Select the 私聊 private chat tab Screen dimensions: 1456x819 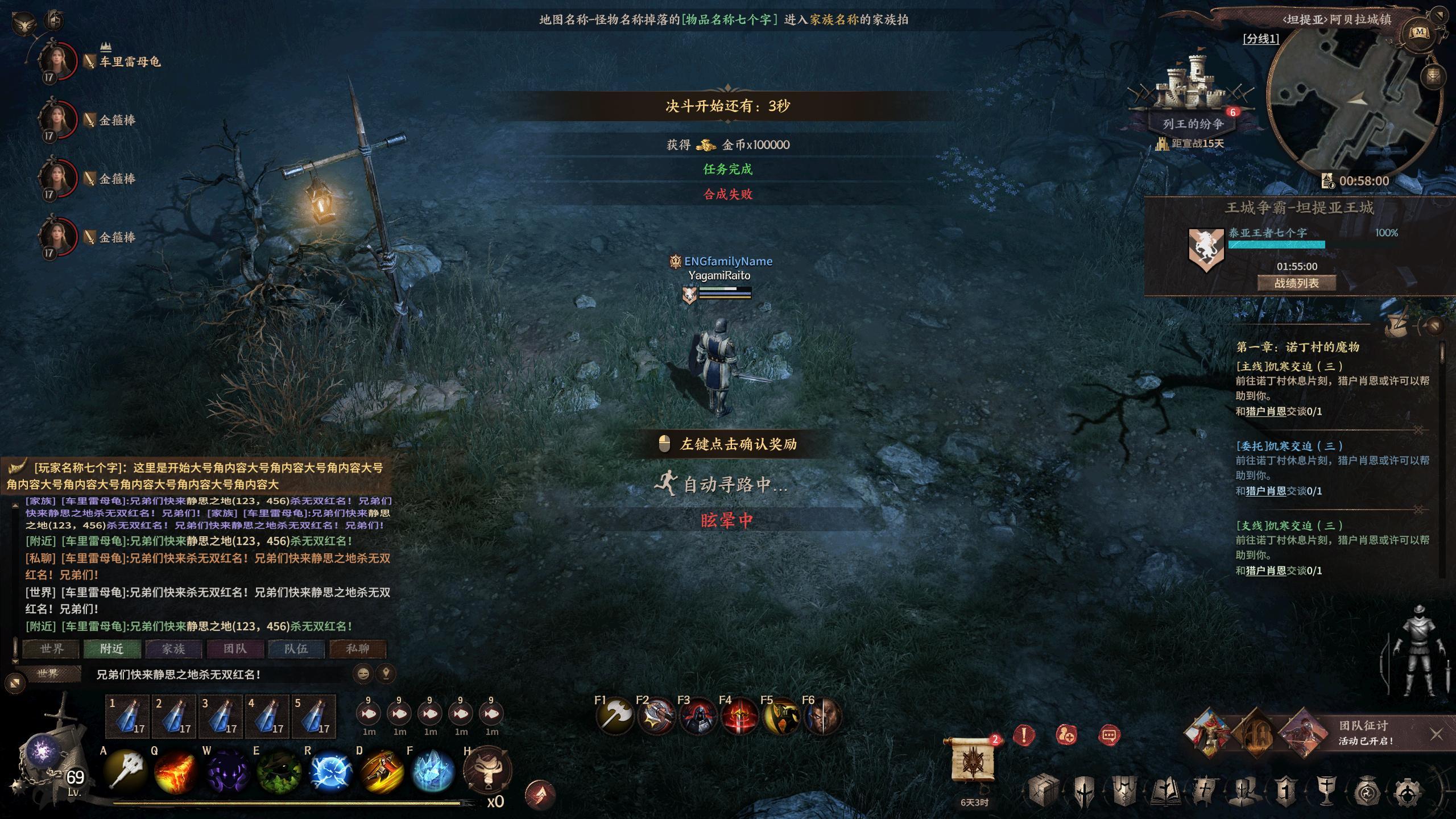358,648
